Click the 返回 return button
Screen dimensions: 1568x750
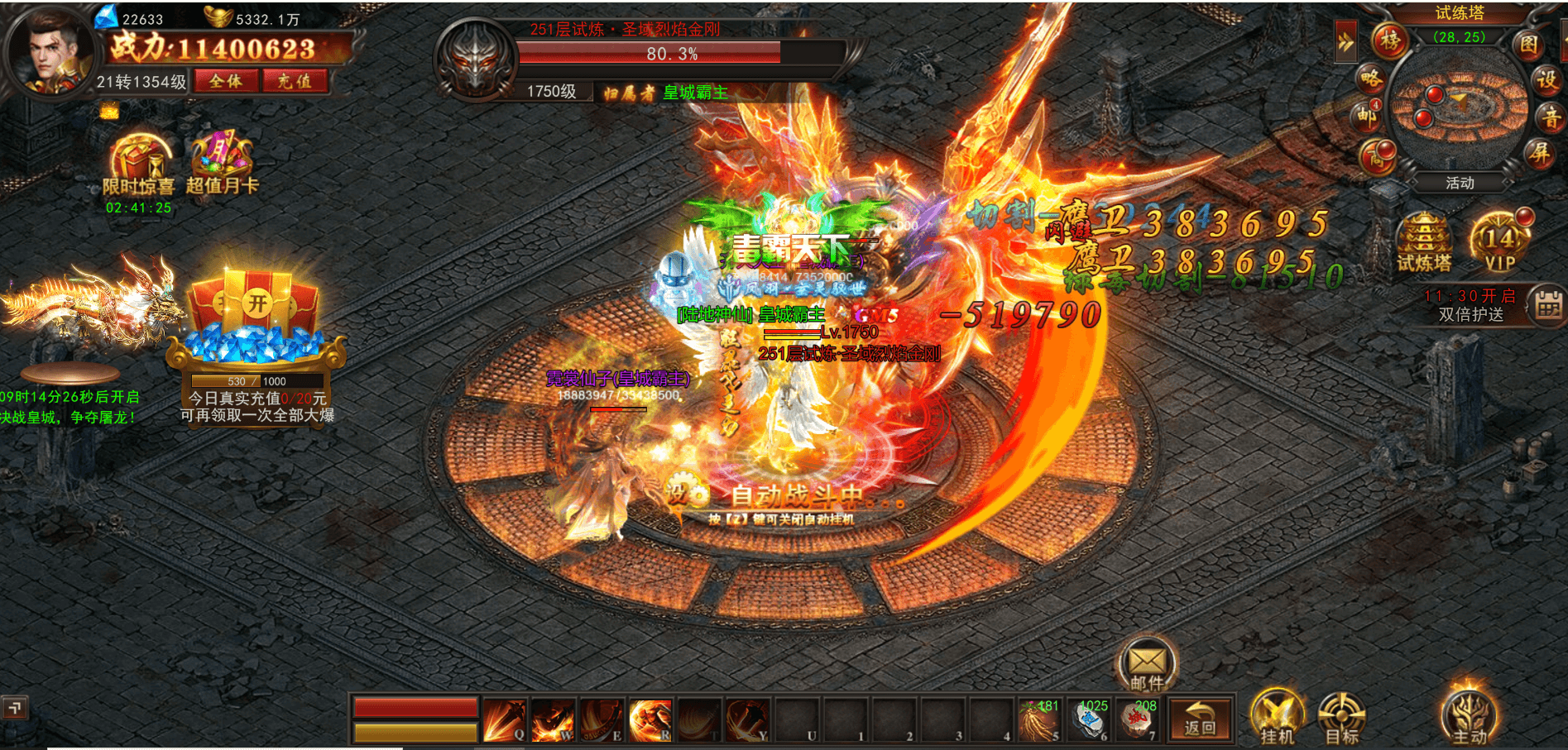click(1199, 719)
